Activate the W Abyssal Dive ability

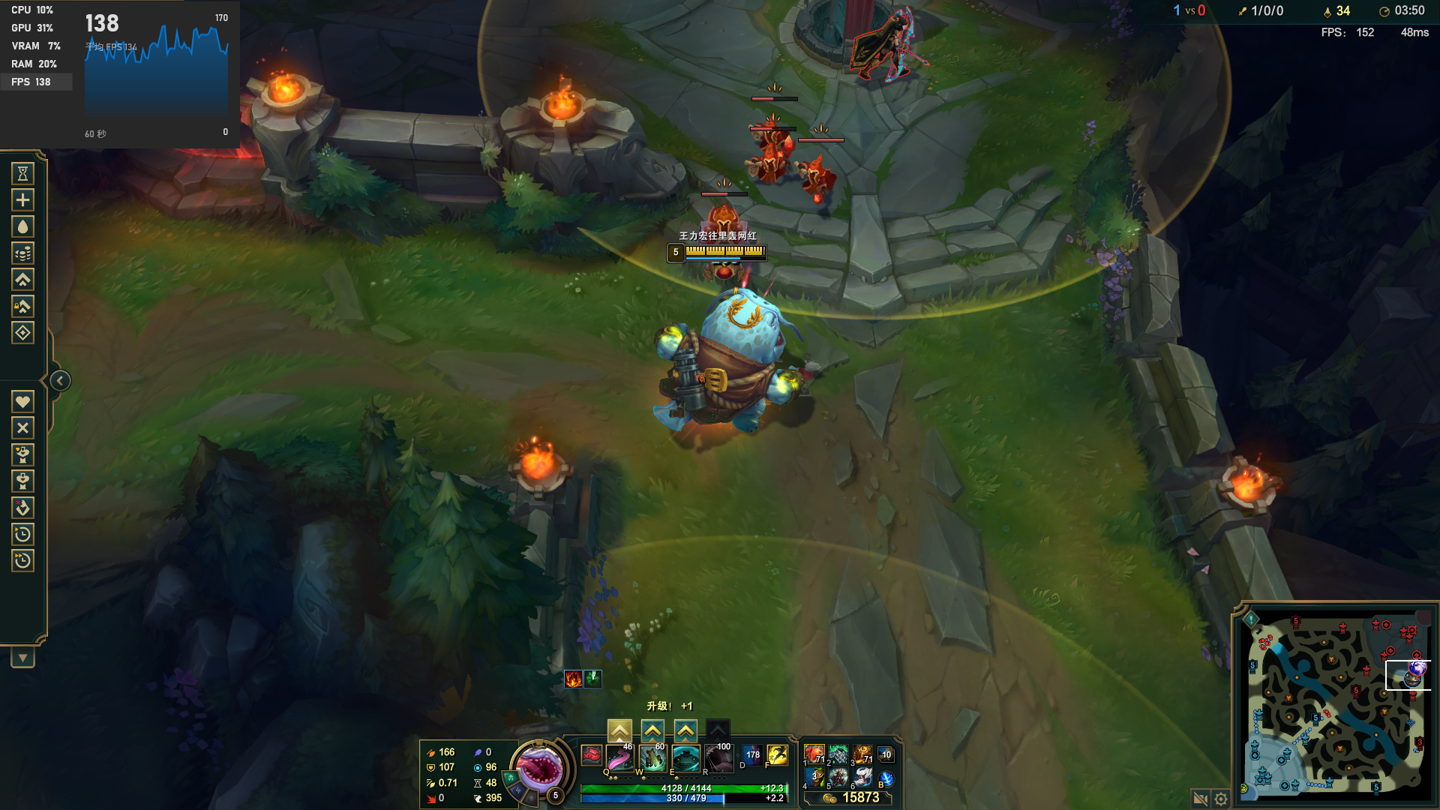click(x=652, y=758)
